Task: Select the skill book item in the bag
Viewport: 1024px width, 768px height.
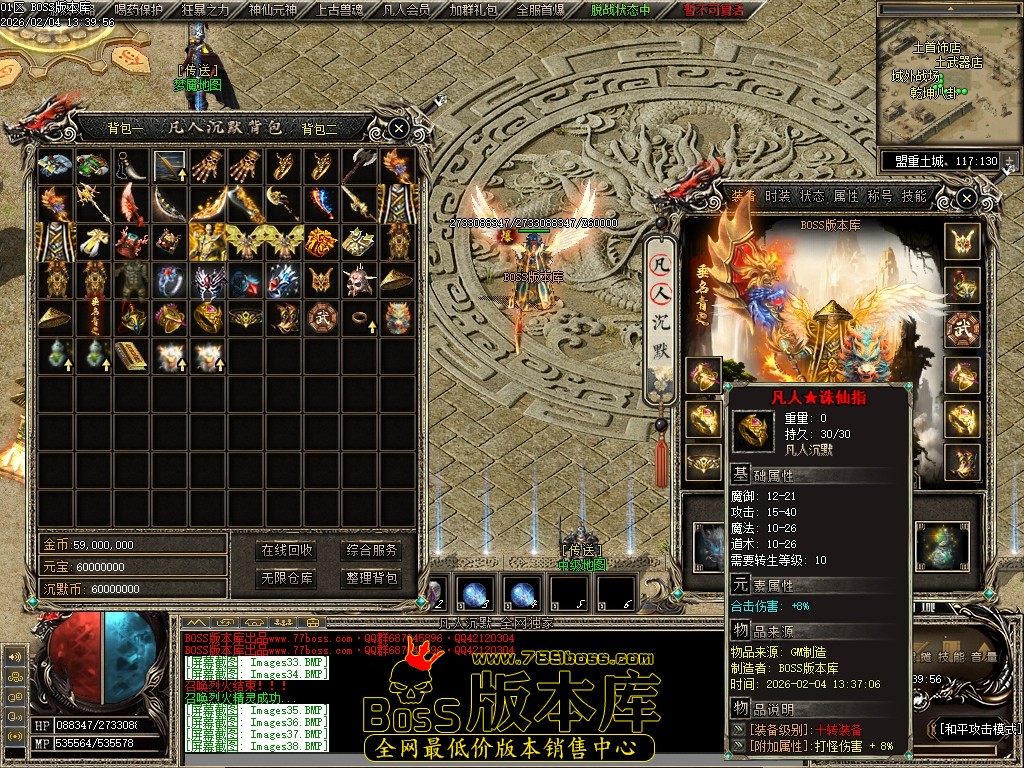Action: click(x=129, y=355)
